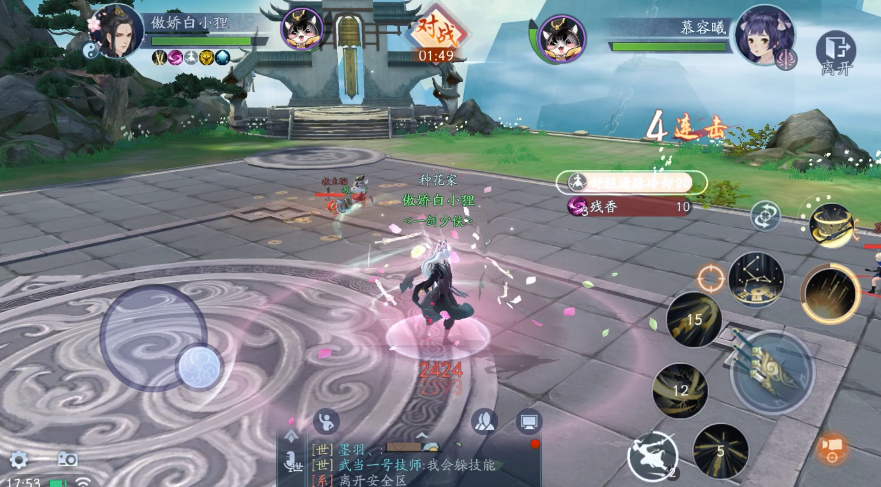Viewport: 881px width, 487px height.
Task: Take a screenshot with the camera icon
Action: [x=67, y=459]
